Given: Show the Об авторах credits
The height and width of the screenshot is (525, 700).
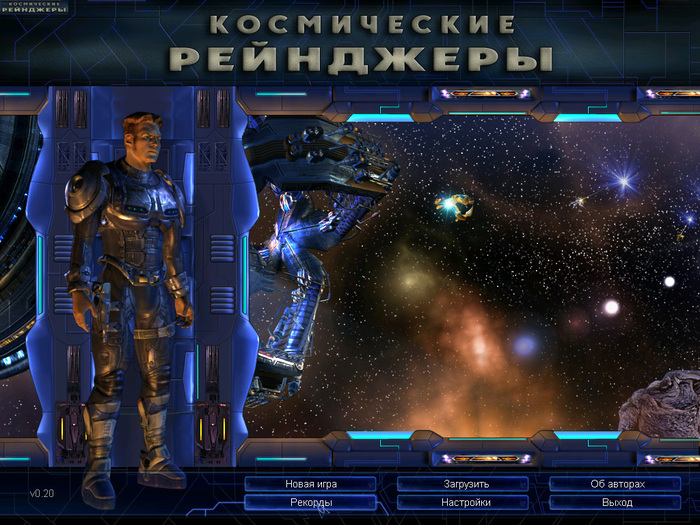Looking at the screenshot, I should pos(618,484).
